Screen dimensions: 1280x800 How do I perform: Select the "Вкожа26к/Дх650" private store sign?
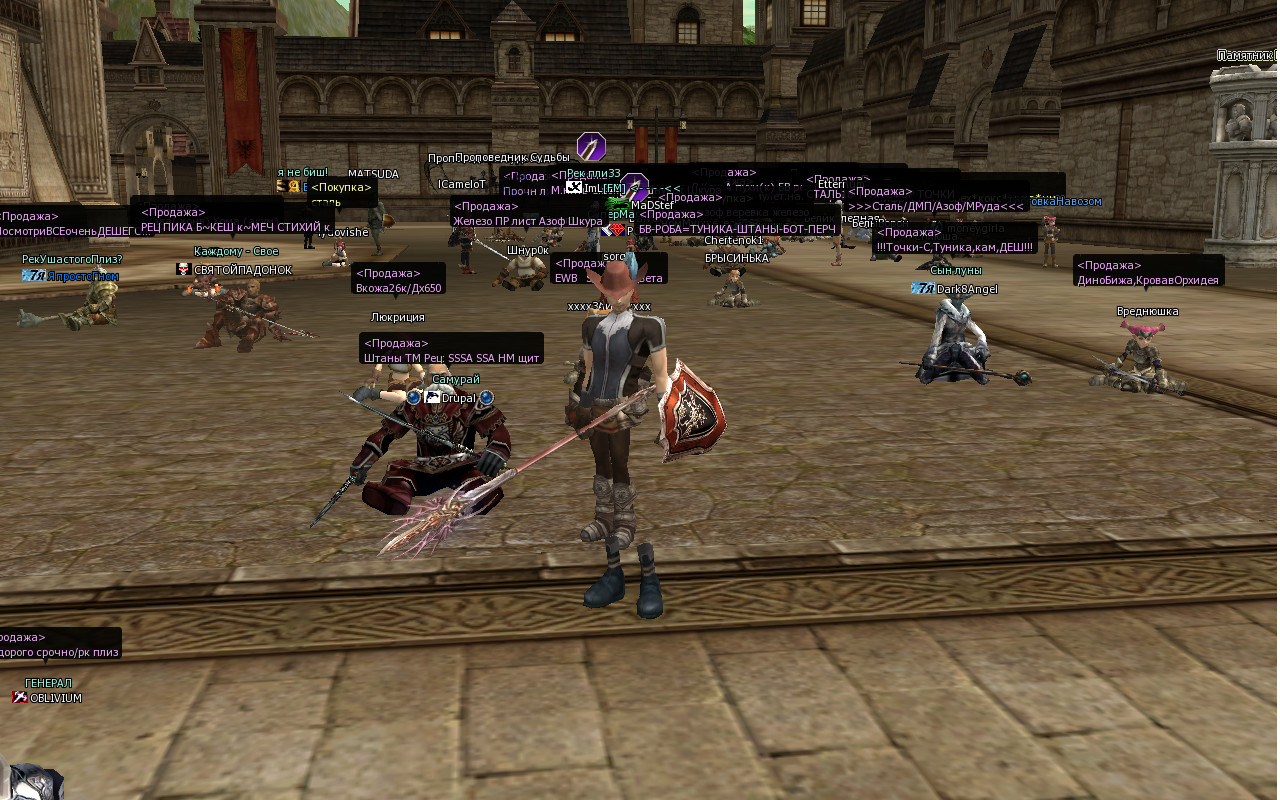pos(399,280)
